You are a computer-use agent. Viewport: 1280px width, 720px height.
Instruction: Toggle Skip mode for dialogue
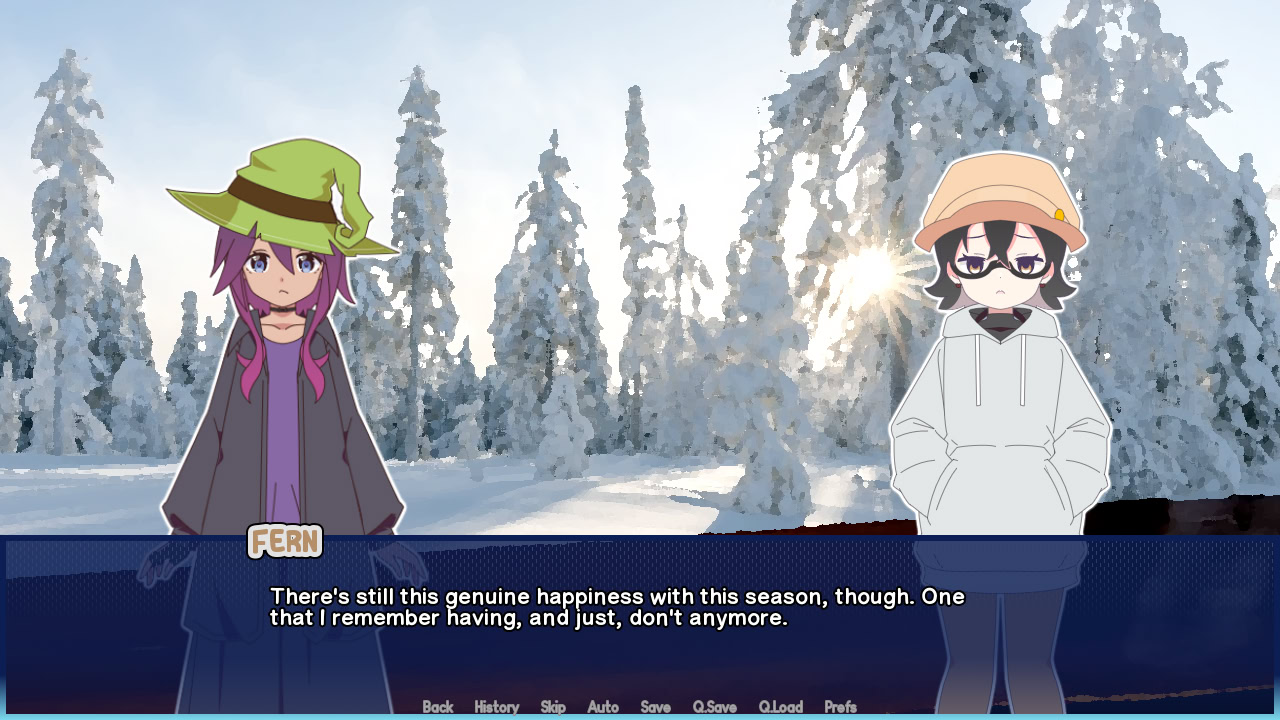[553, 707]
